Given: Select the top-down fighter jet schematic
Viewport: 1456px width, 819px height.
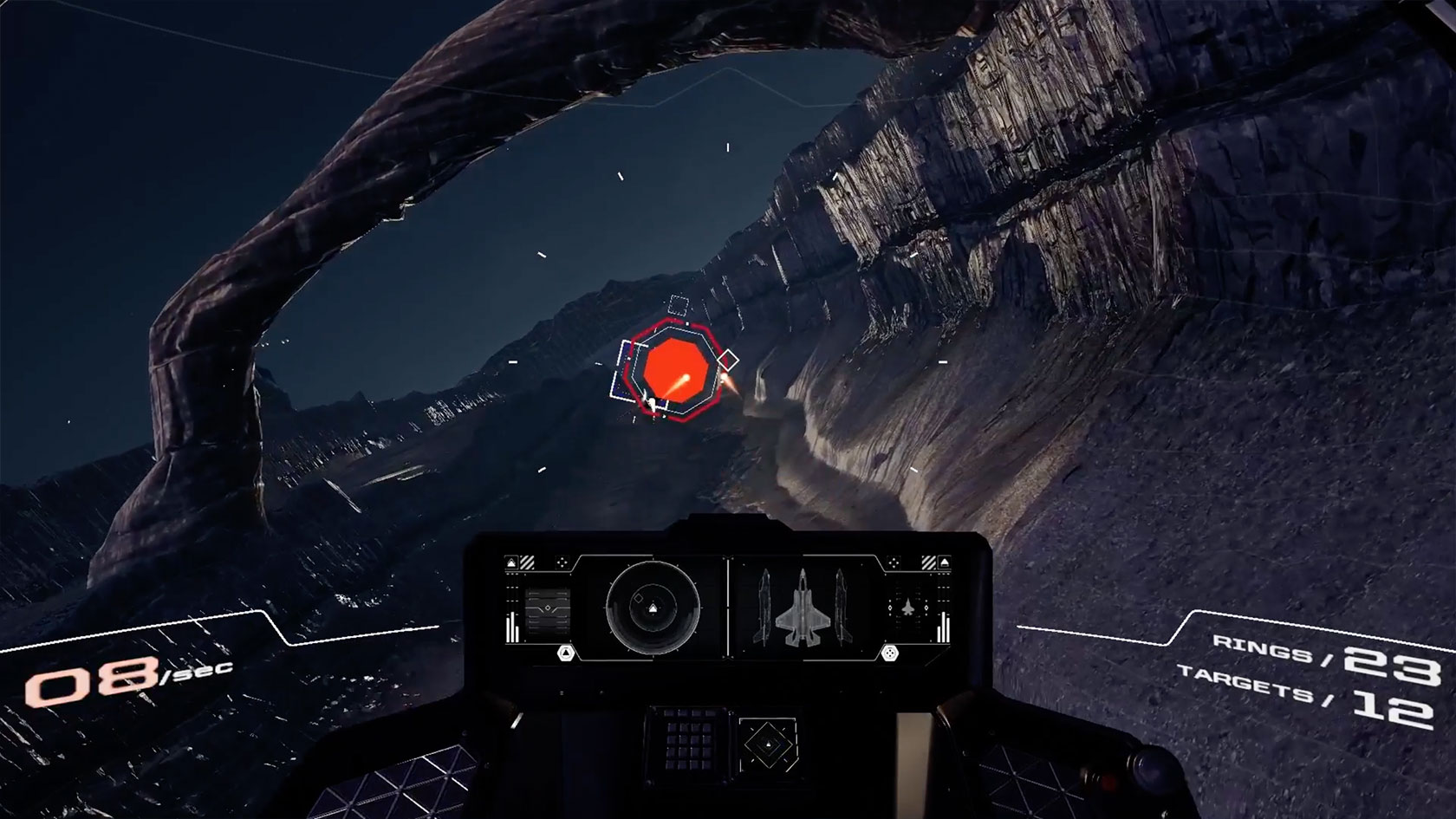Looking at the screenshot, I should coord(802,606).
